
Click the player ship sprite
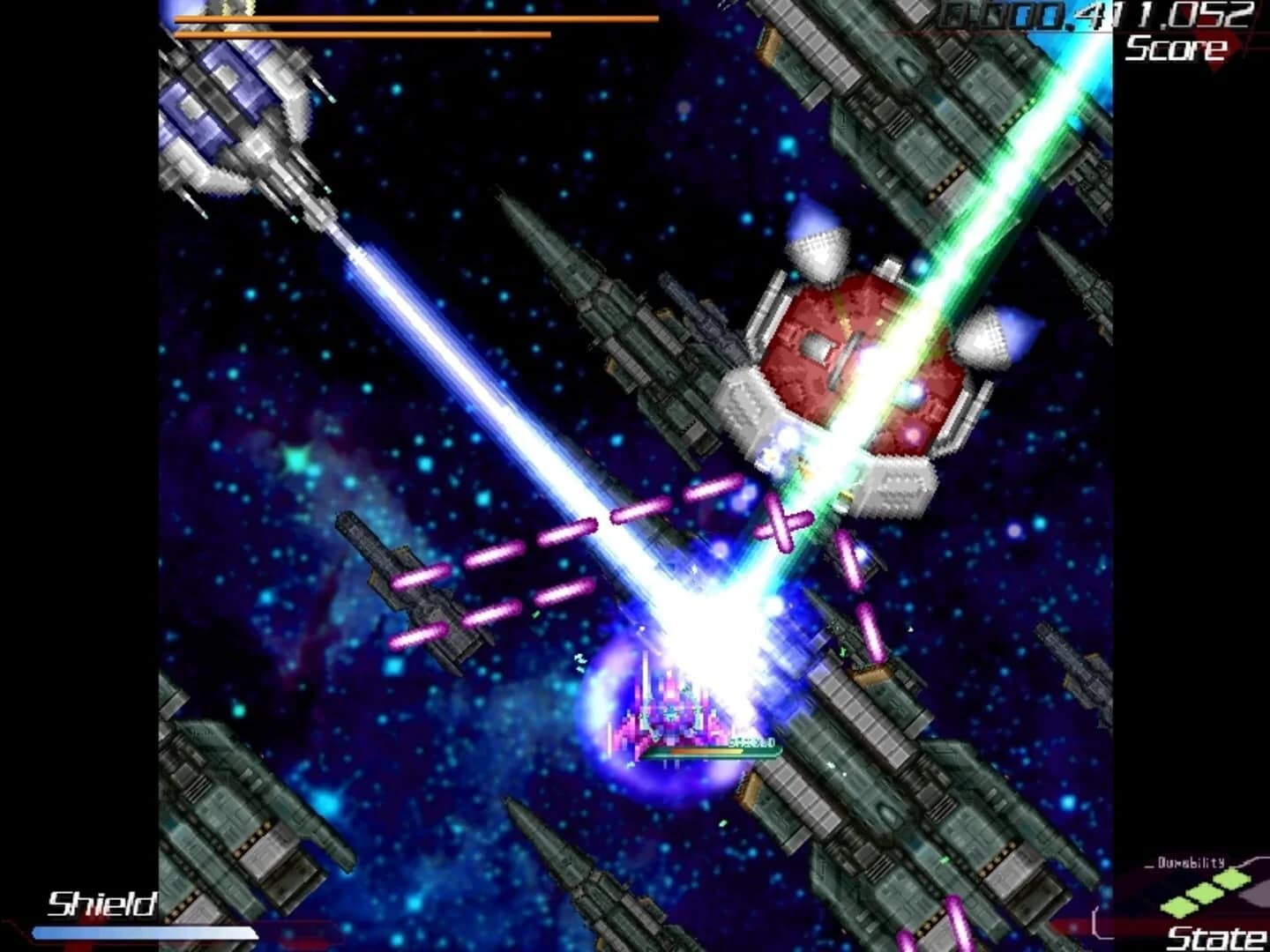coord(670,714)
